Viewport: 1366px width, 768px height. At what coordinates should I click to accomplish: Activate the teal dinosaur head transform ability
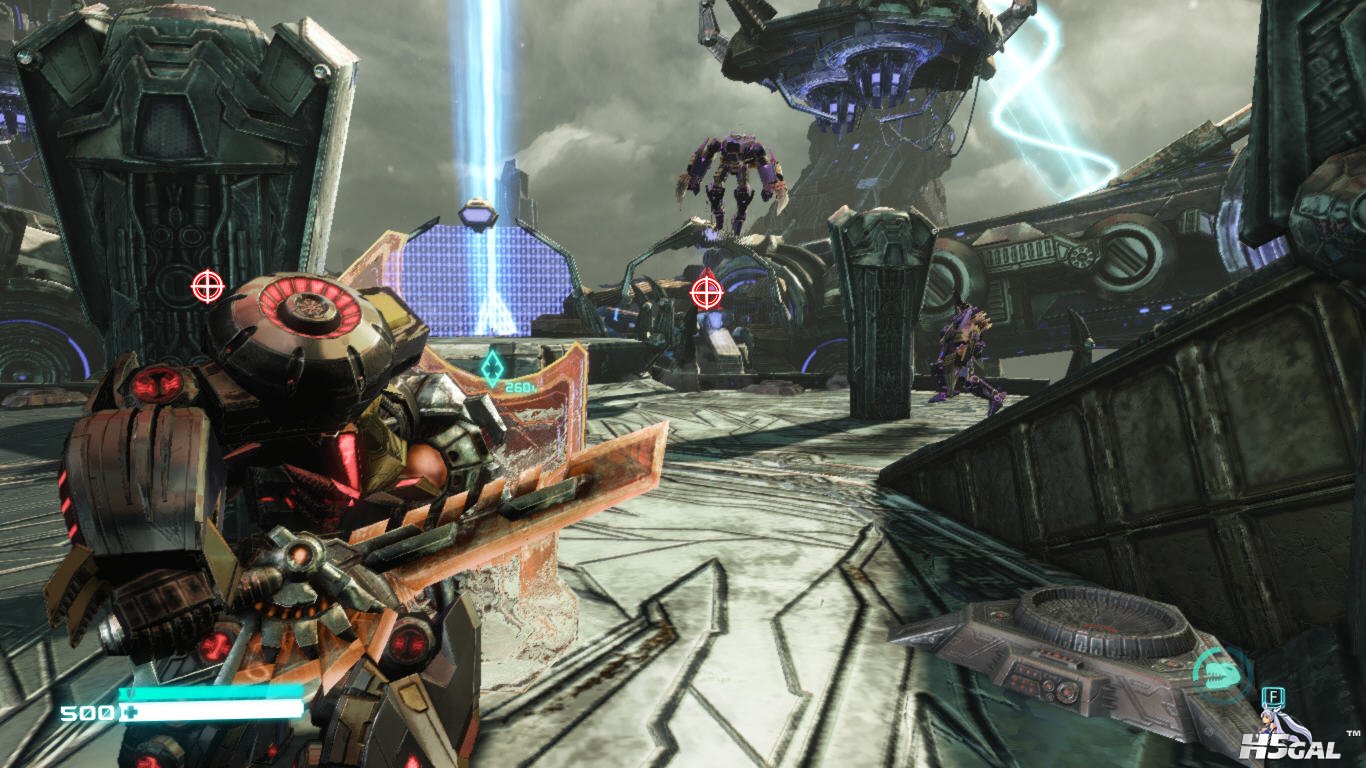1221,675
